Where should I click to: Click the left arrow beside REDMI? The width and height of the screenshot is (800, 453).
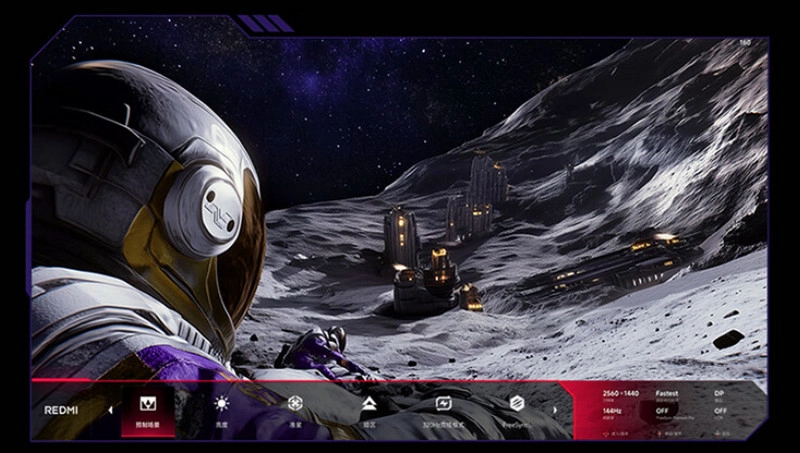click(110, 410)
